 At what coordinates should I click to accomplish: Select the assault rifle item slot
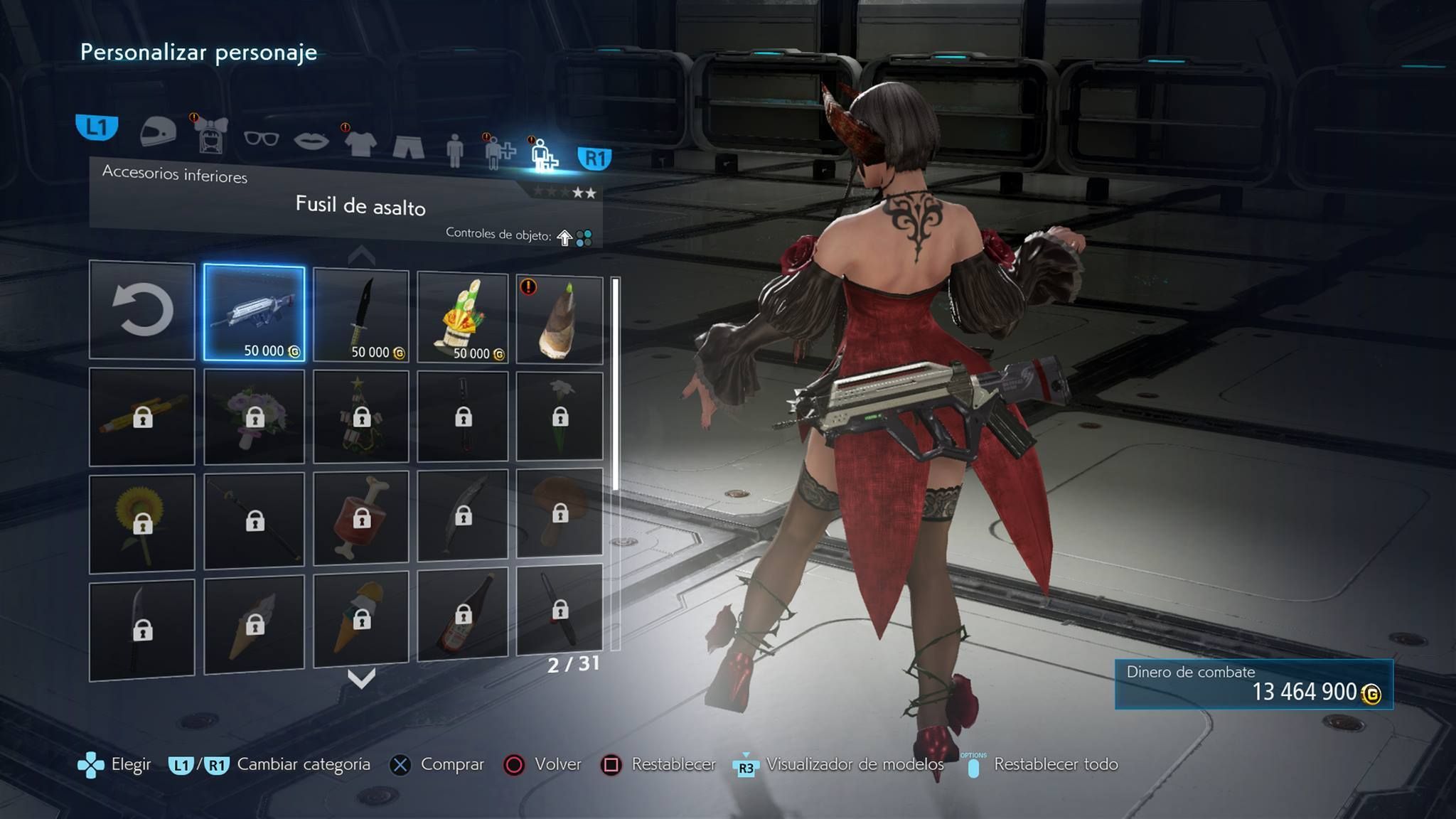(254, 313)
